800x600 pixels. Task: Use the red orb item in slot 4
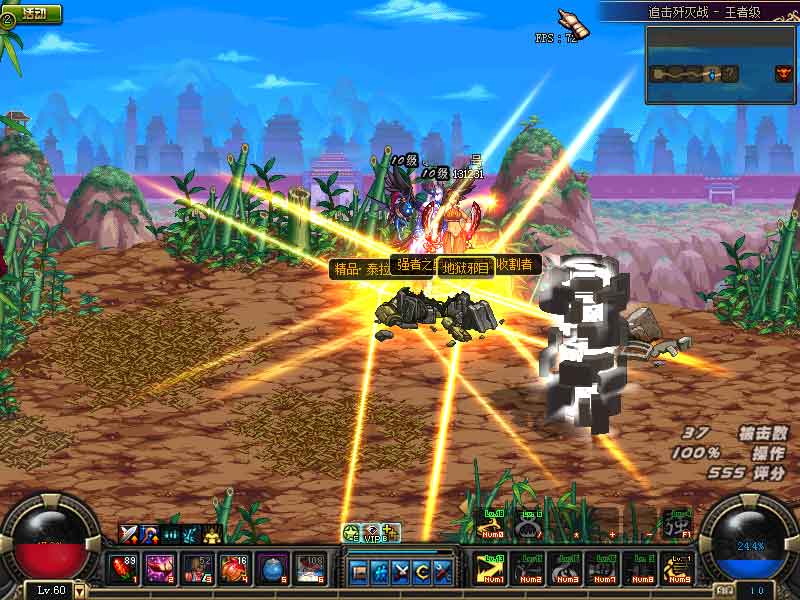click(x=234, y=569)
